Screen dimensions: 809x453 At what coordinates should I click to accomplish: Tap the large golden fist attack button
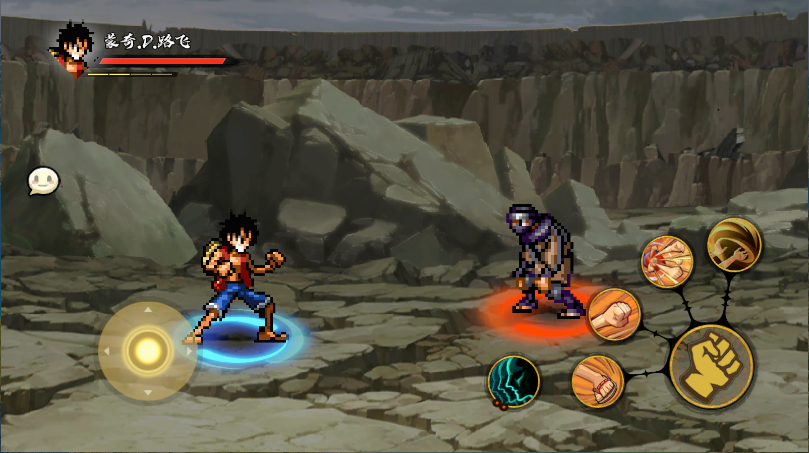tap(711, 365)
